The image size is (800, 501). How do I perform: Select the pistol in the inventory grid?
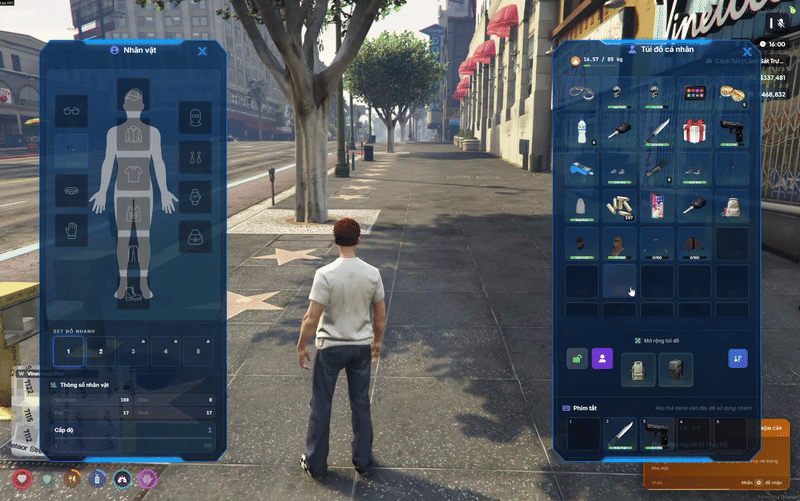731,131
